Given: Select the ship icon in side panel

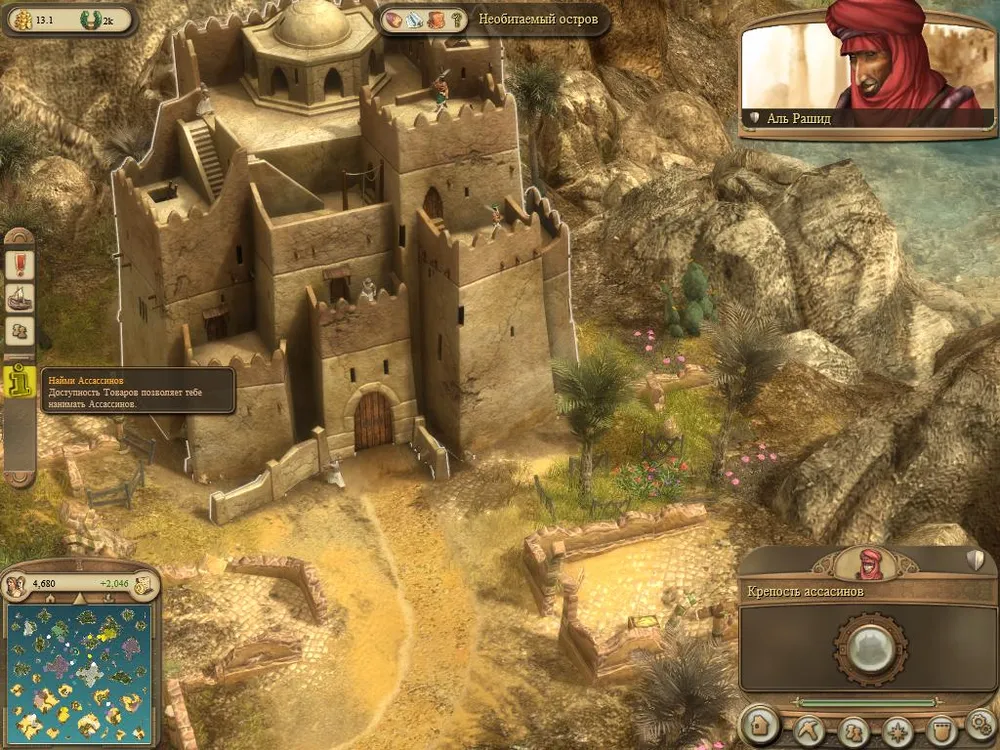Looking at the screenshot, I should [19, 297].
